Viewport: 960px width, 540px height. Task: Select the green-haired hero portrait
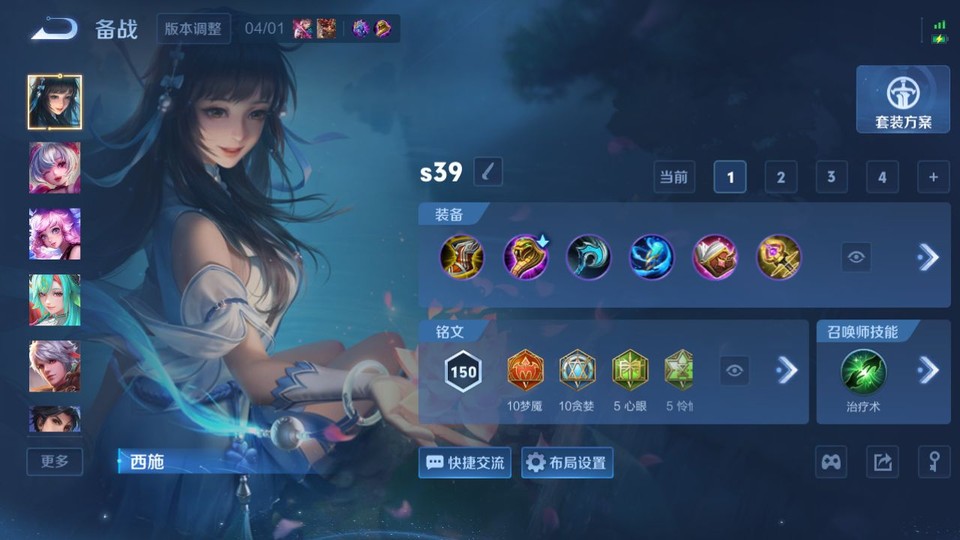pyautogui.click(x=55, y=299)
